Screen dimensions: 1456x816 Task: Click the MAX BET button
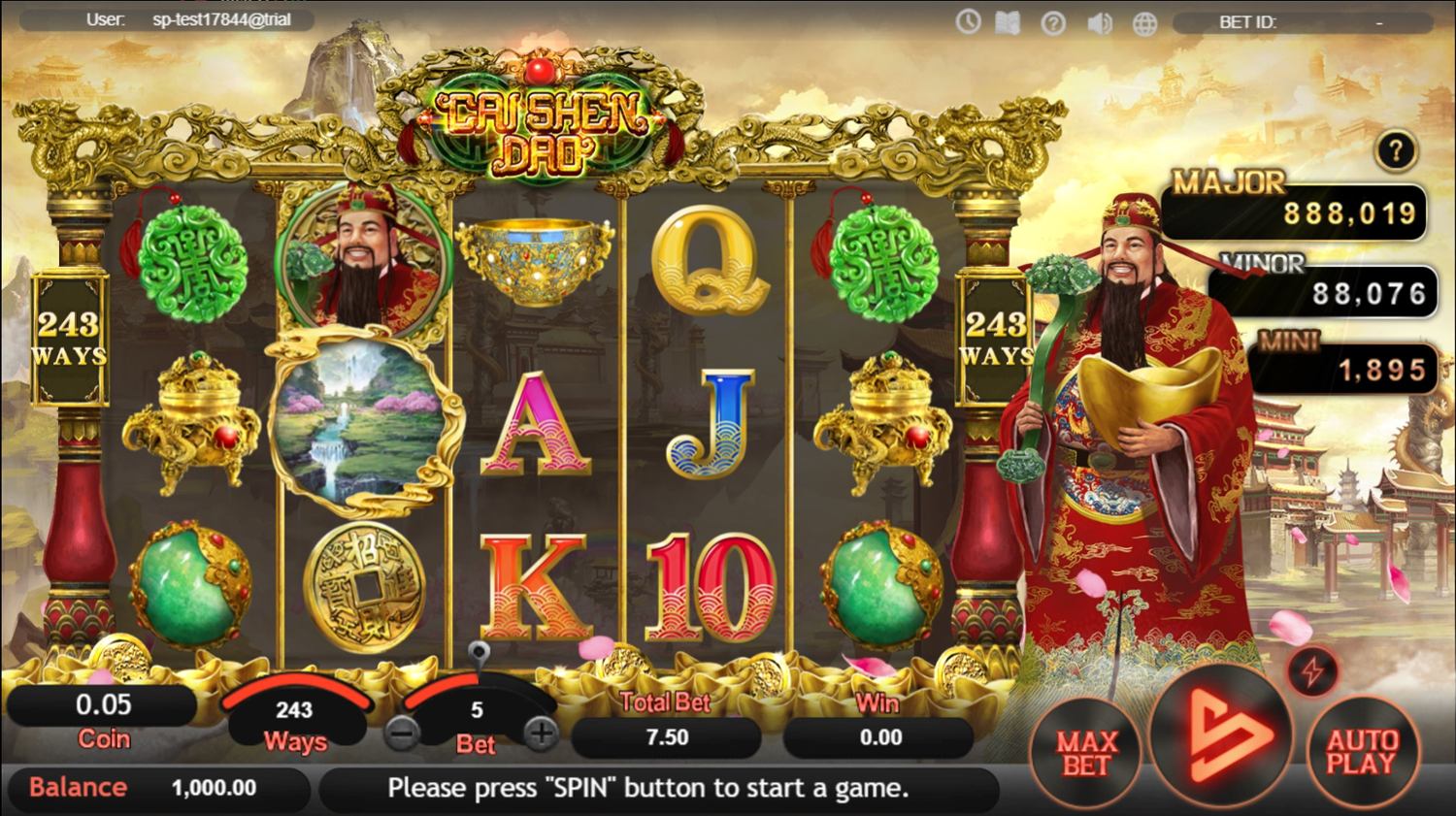coord(1085,753)
